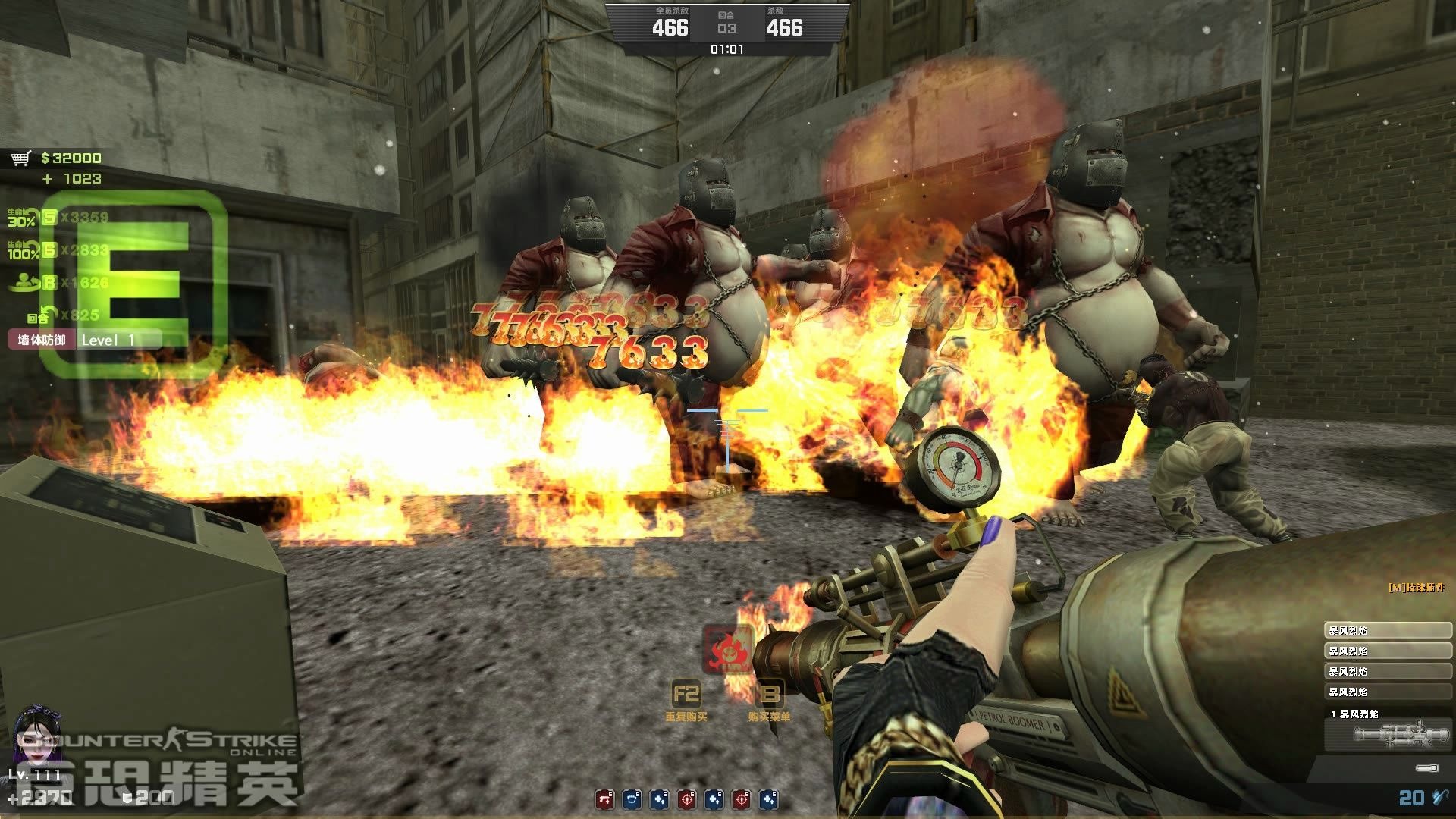Select the blue fangs buff icon

[631, 799]
